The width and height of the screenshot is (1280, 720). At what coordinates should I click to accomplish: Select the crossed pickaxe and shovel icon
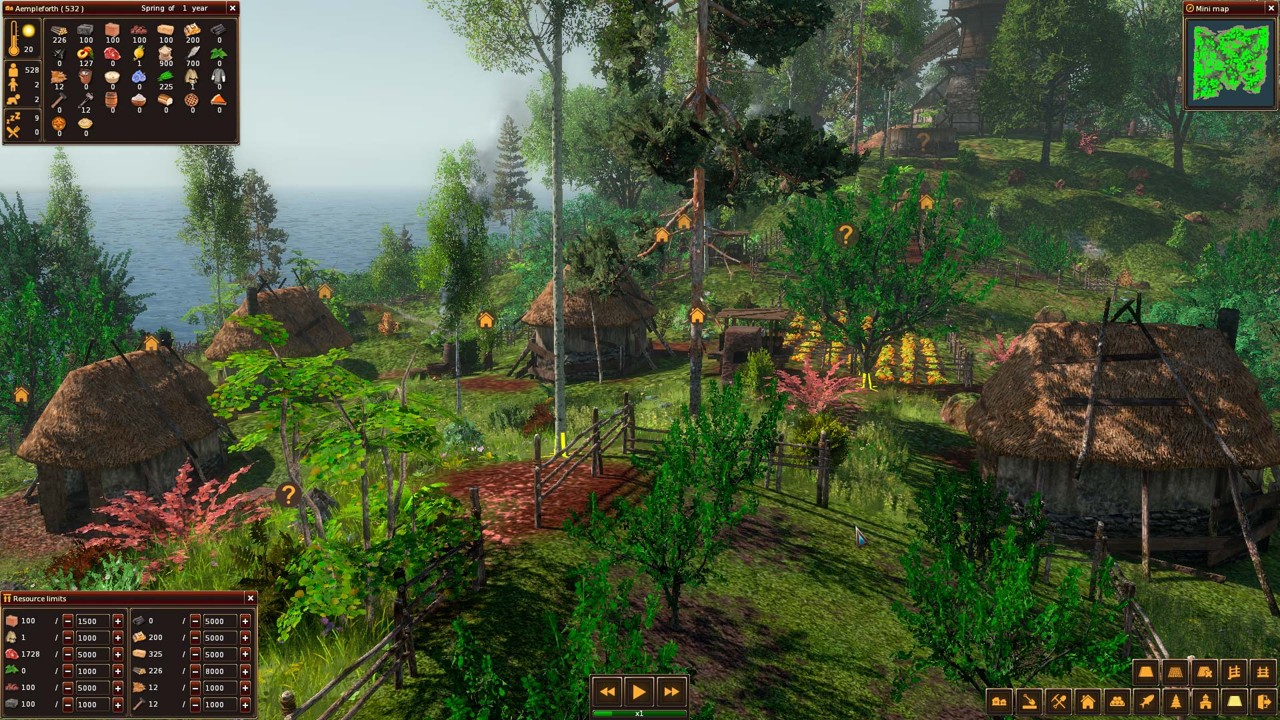[1058, 702]
